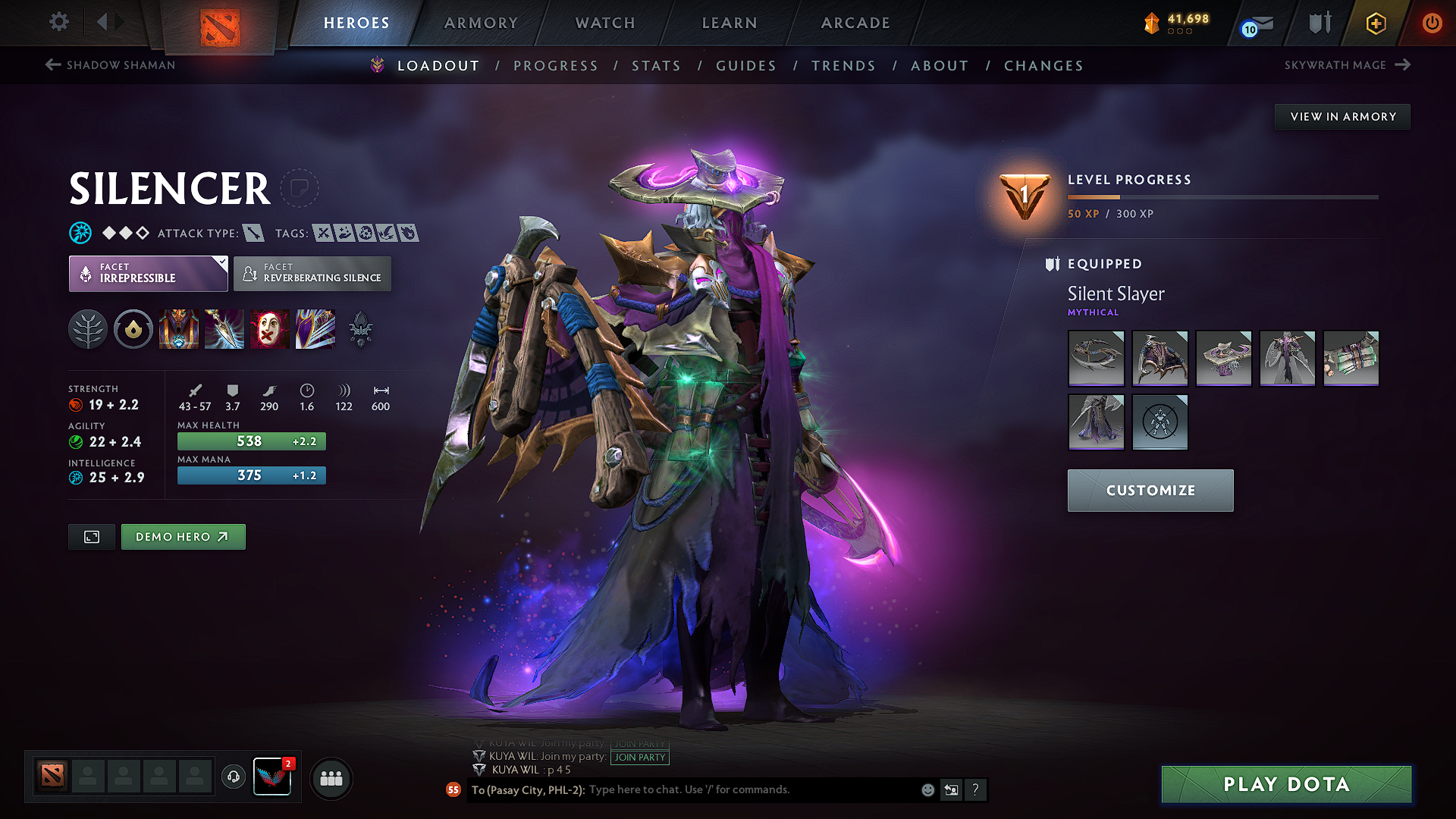Select the Reverberating Silence facet

[312, 274]
